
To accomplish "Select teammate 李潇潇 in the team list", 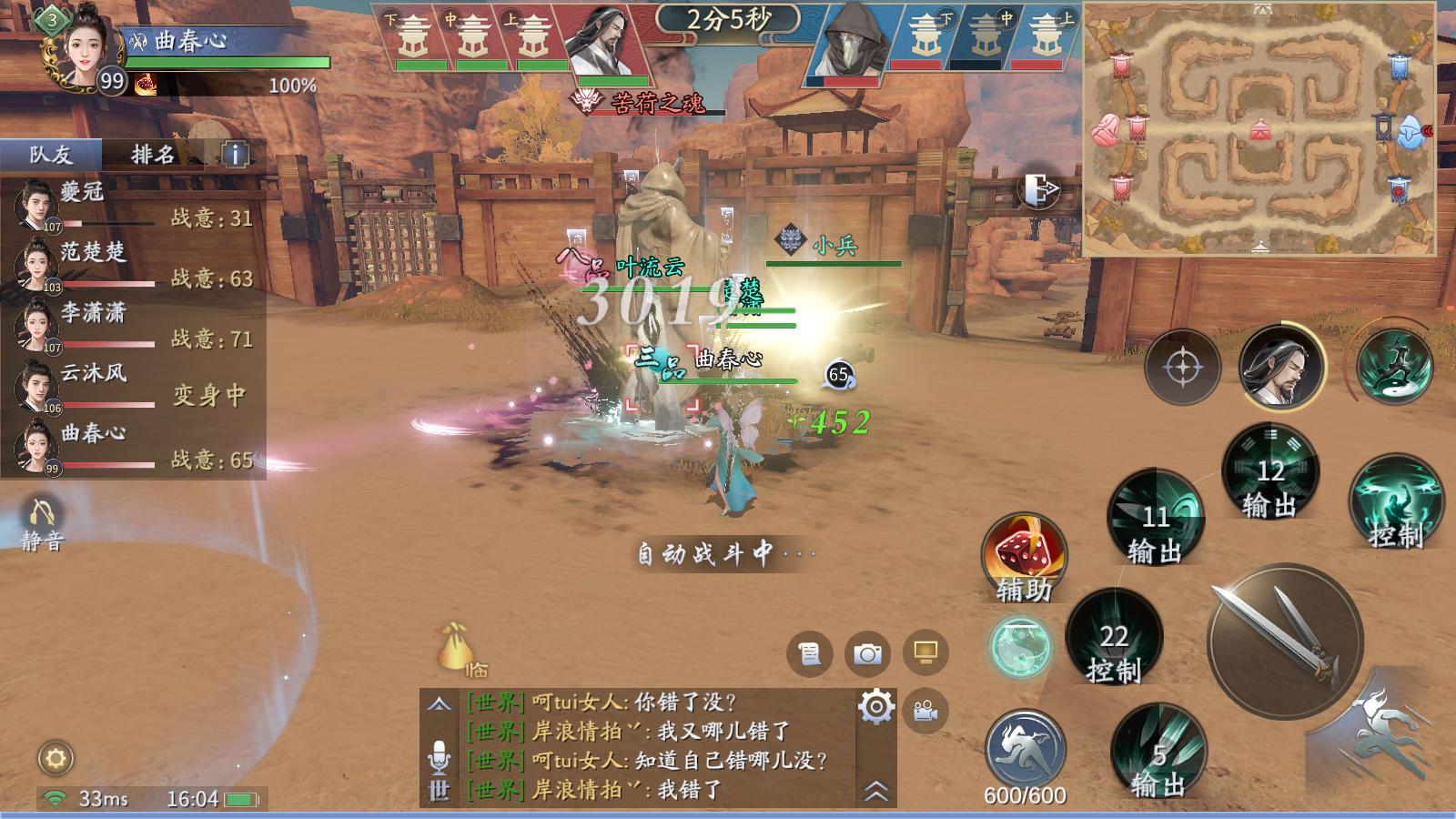I will pos(91,326).
